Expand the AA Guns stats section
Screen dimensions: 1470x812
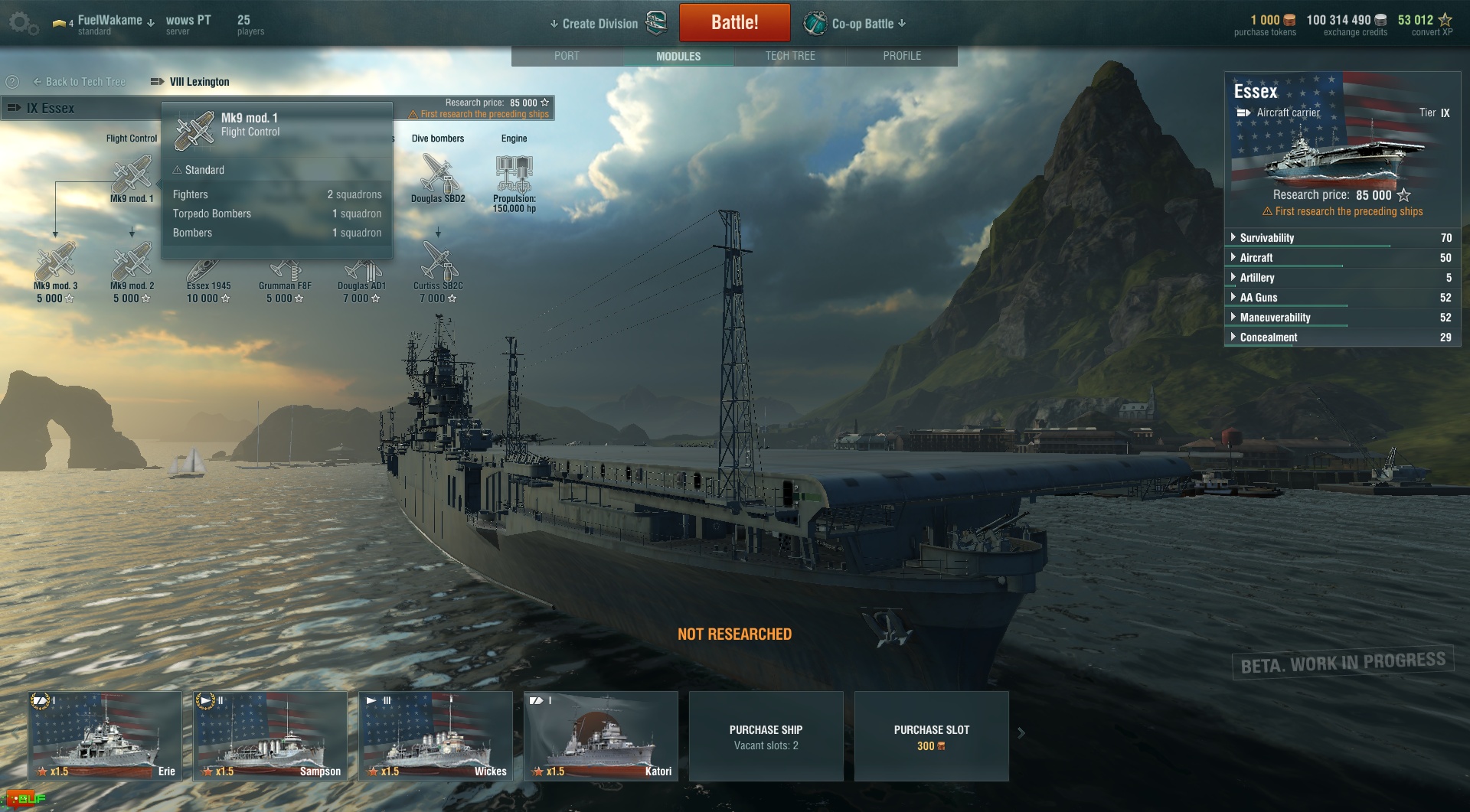tap(1258, 298)
